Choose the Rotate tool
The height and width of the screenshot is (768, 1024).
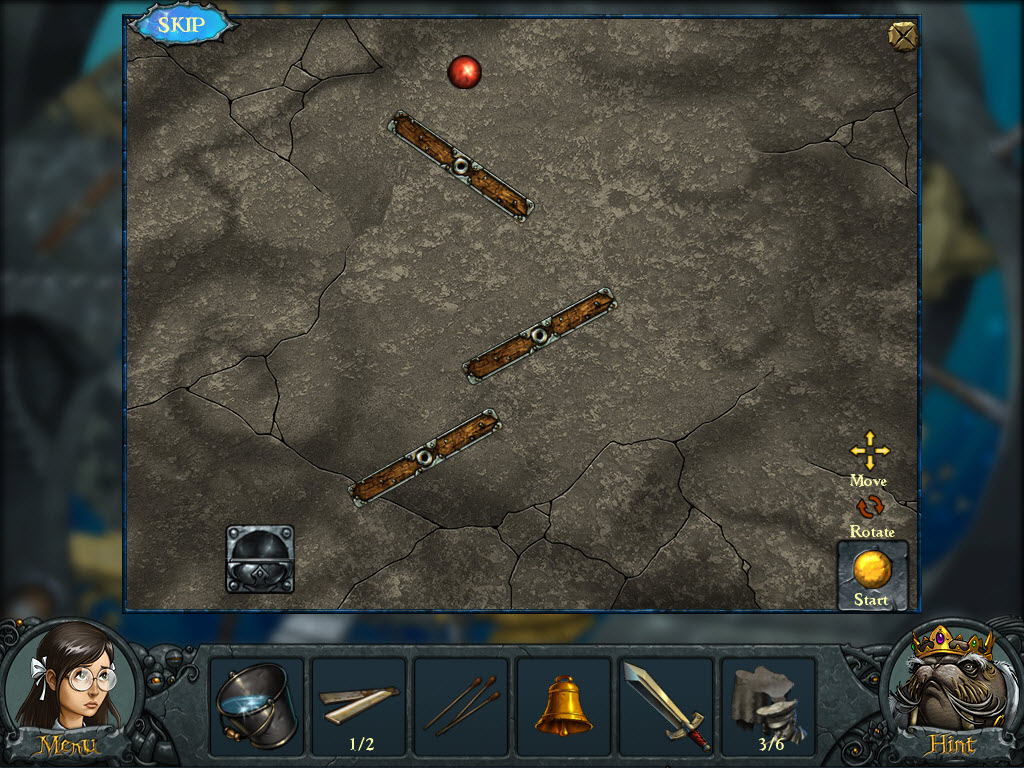(870, 507)
